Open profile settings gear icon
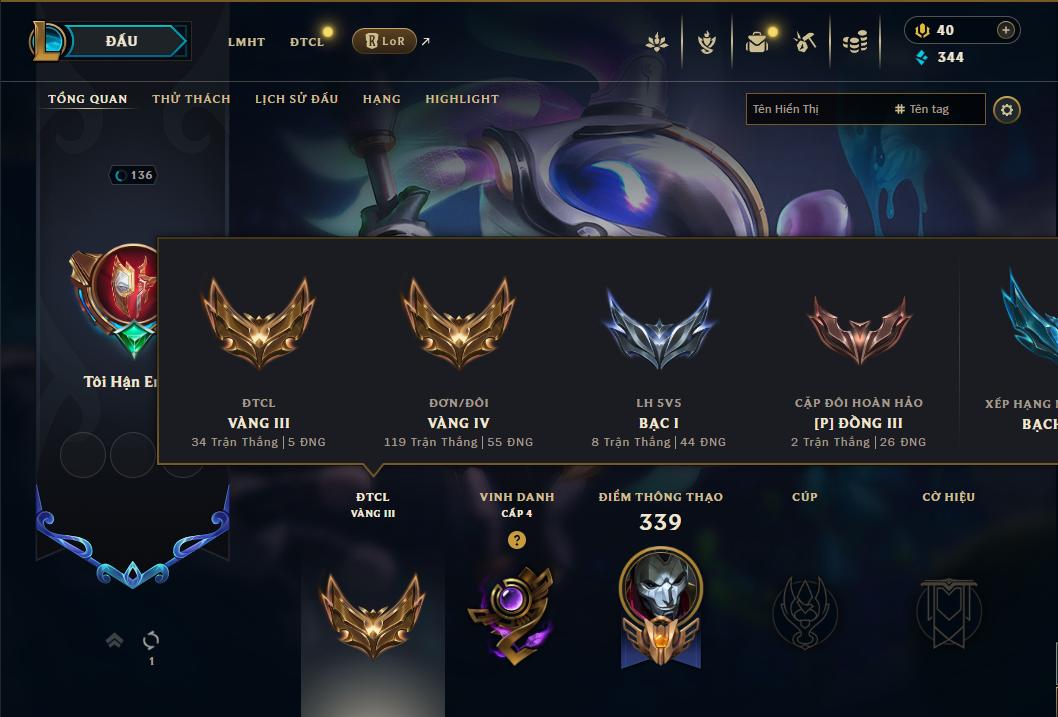Screen dimensions: 1058x717 1007,109
